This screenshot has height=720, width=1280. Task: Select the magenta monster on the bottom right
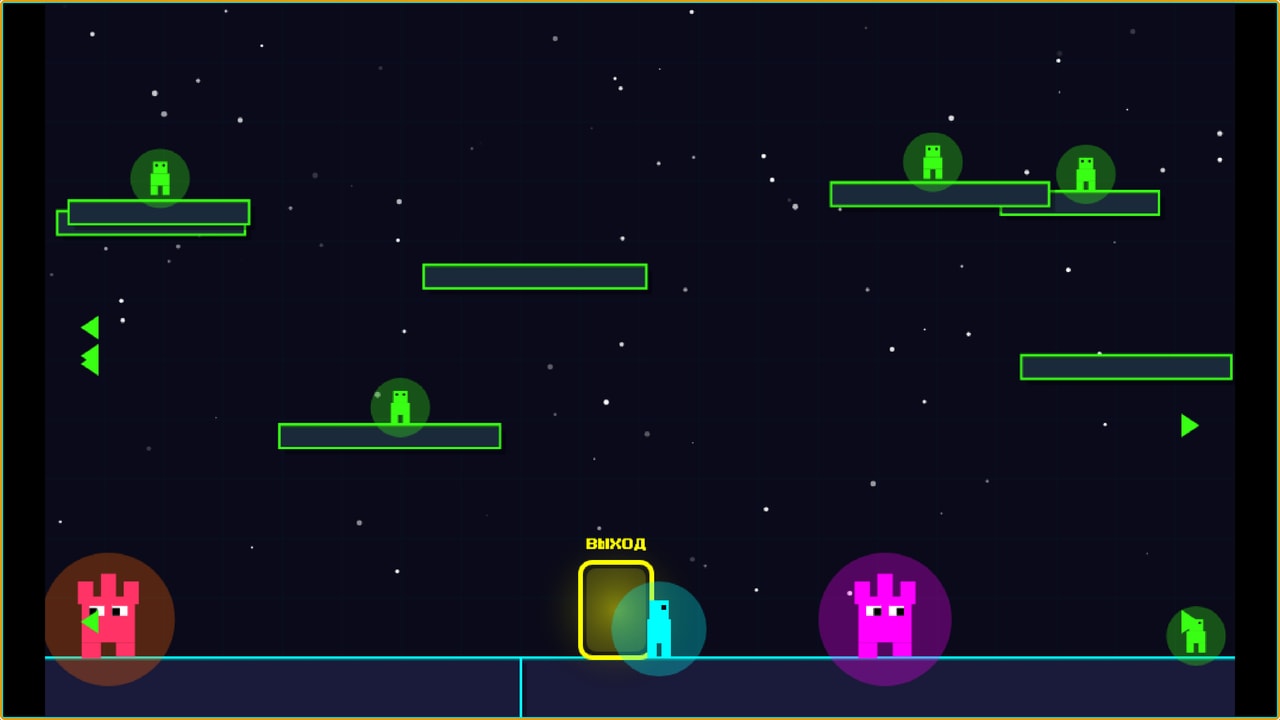point(884,615)
